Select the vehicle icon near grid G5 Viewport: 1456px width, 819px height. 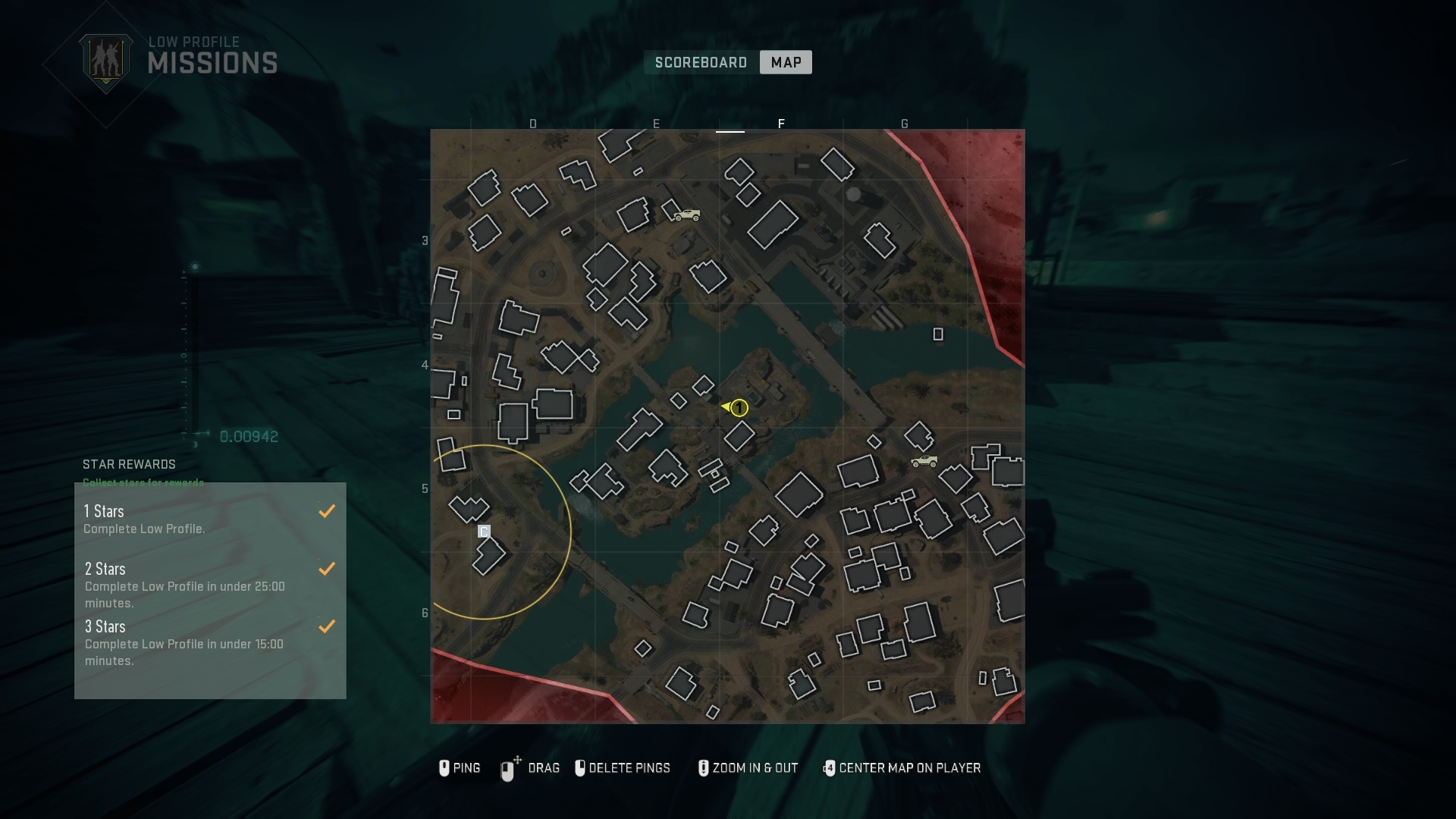[925, 463]
